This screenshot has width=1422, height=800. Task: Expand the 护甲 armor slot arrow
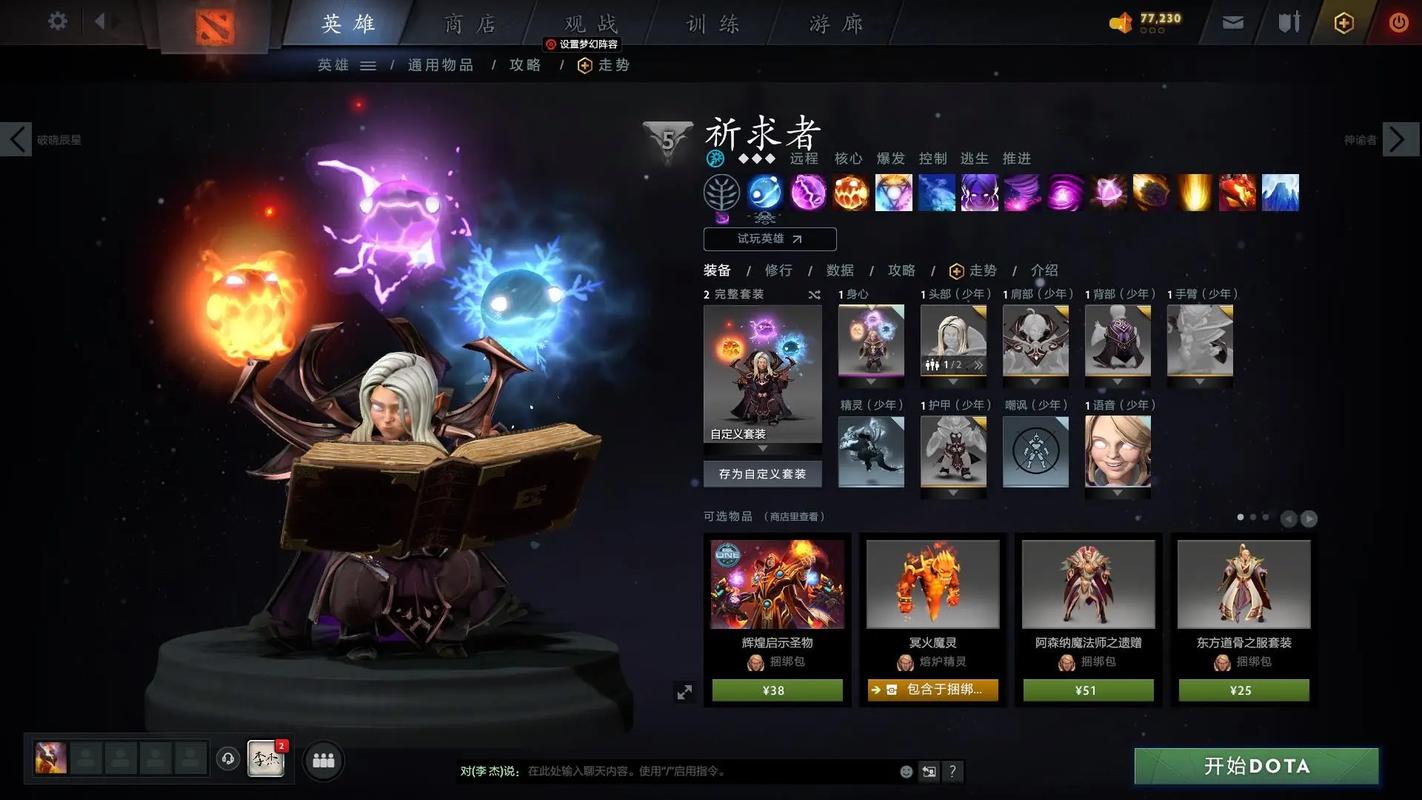(953, 492)
